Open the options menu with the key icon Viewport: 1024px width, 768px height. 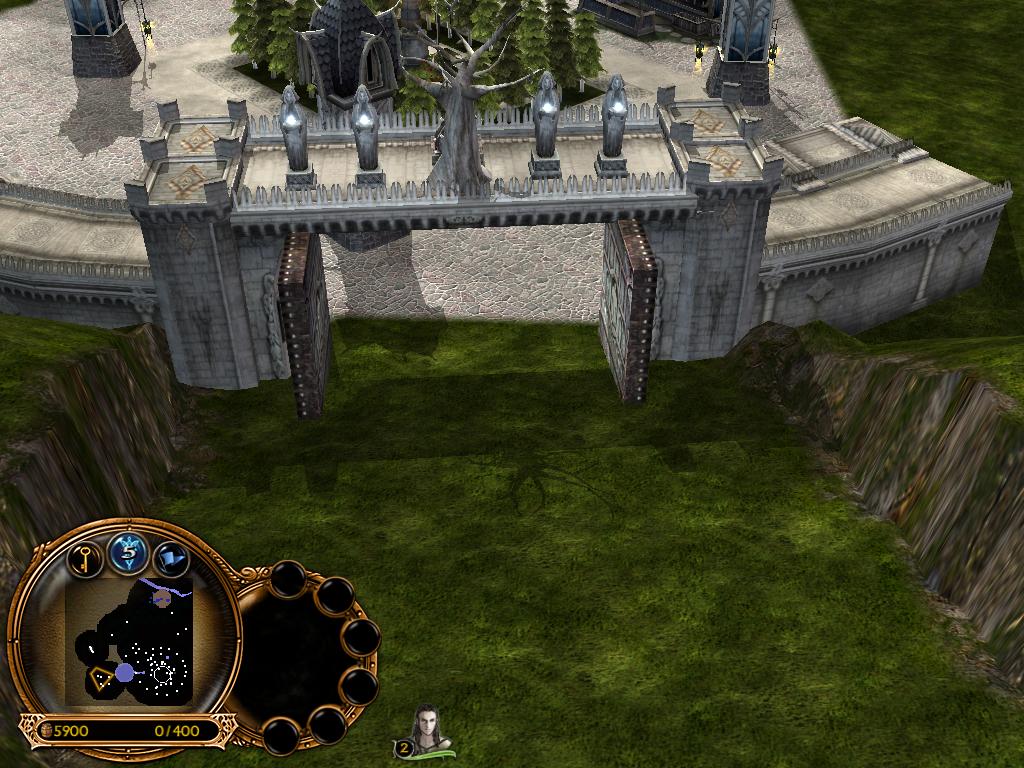(86, 557)
